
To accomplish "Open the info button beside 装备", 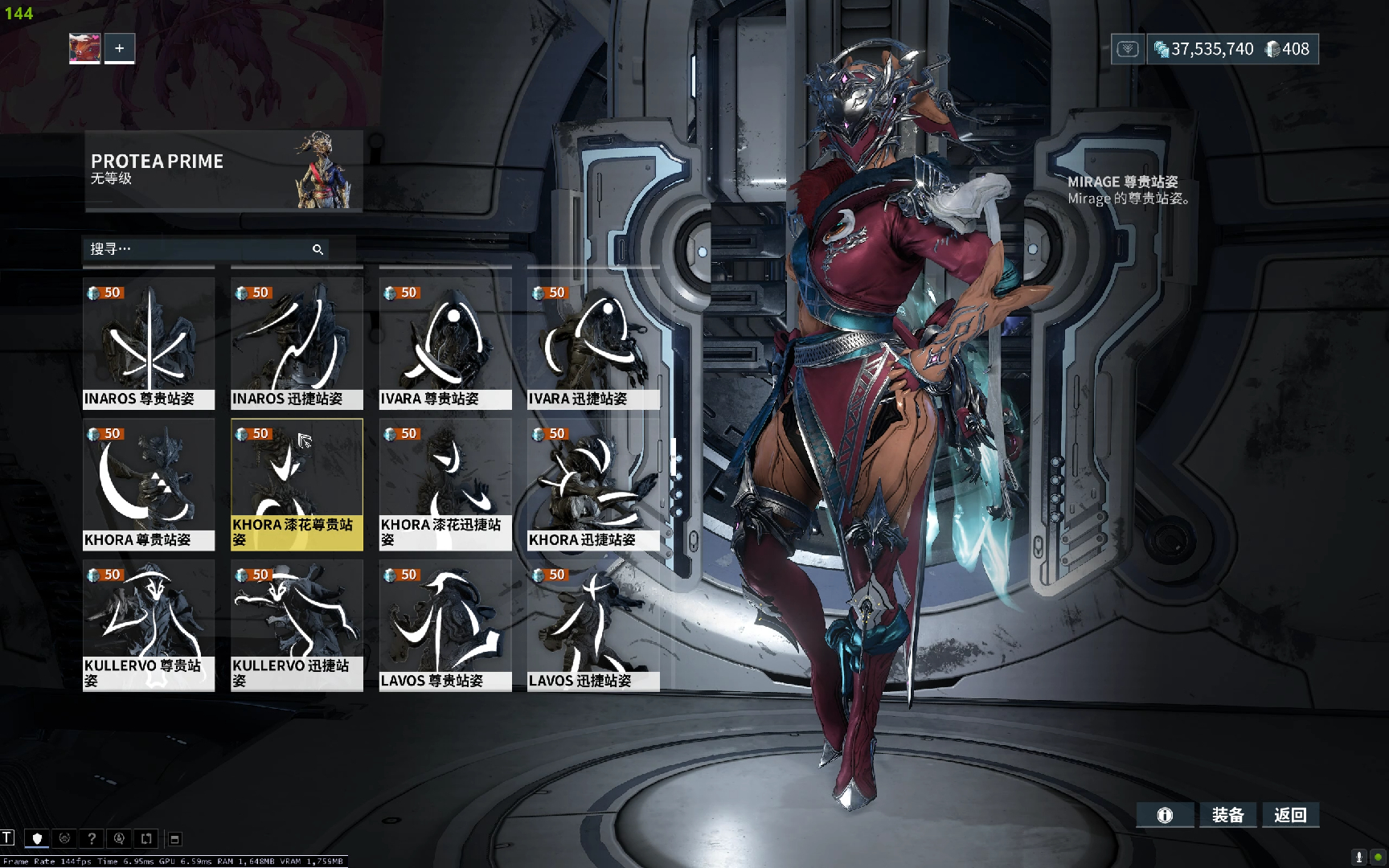I will coord(1165,815).
